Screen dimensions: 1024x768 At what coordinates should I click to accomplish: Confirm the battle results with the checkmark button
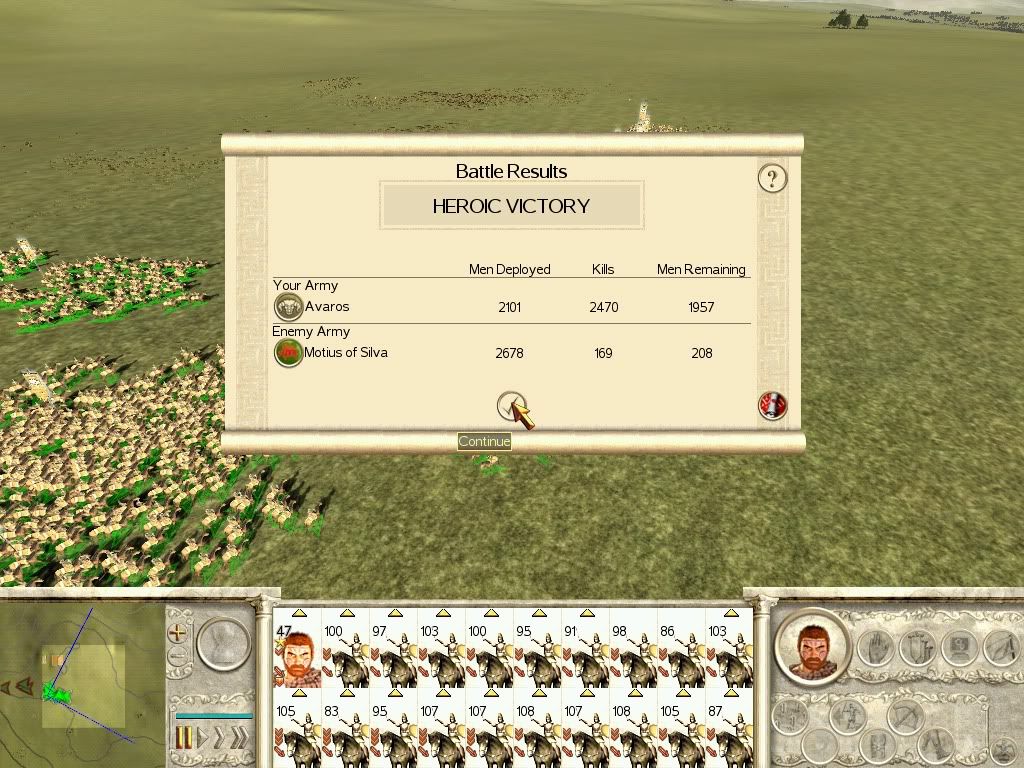[511, 405]
